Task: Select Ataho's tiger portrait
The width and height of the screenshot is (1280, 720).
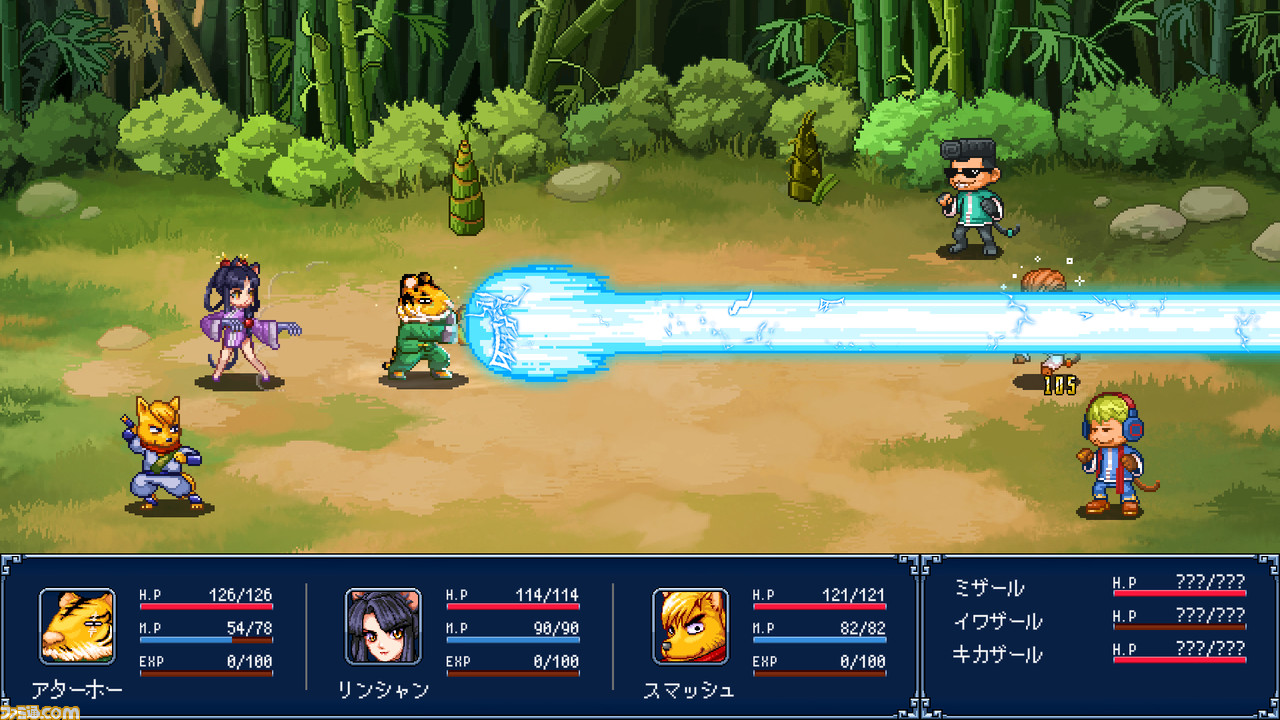Action: pos(77,626)
